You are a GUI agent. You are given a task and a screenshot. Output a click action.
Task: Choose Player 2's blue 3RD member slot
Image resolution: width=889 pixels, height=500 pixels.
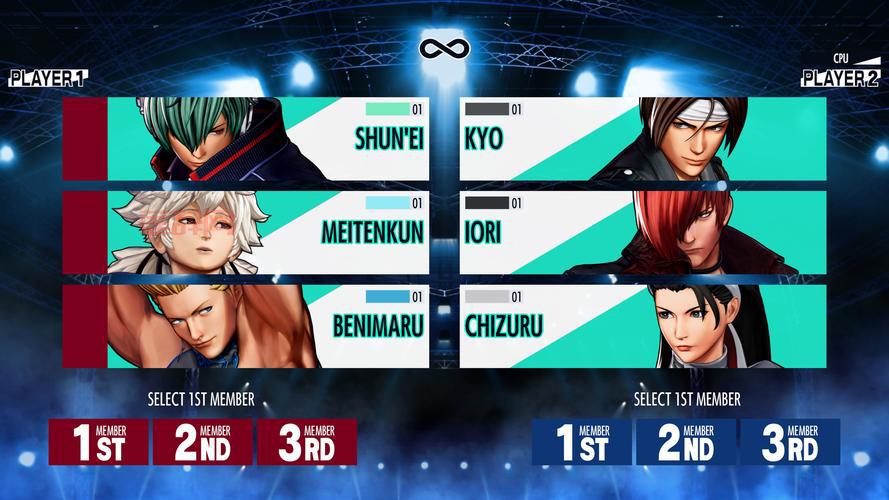pyautogui.click(x=789, y=441)
